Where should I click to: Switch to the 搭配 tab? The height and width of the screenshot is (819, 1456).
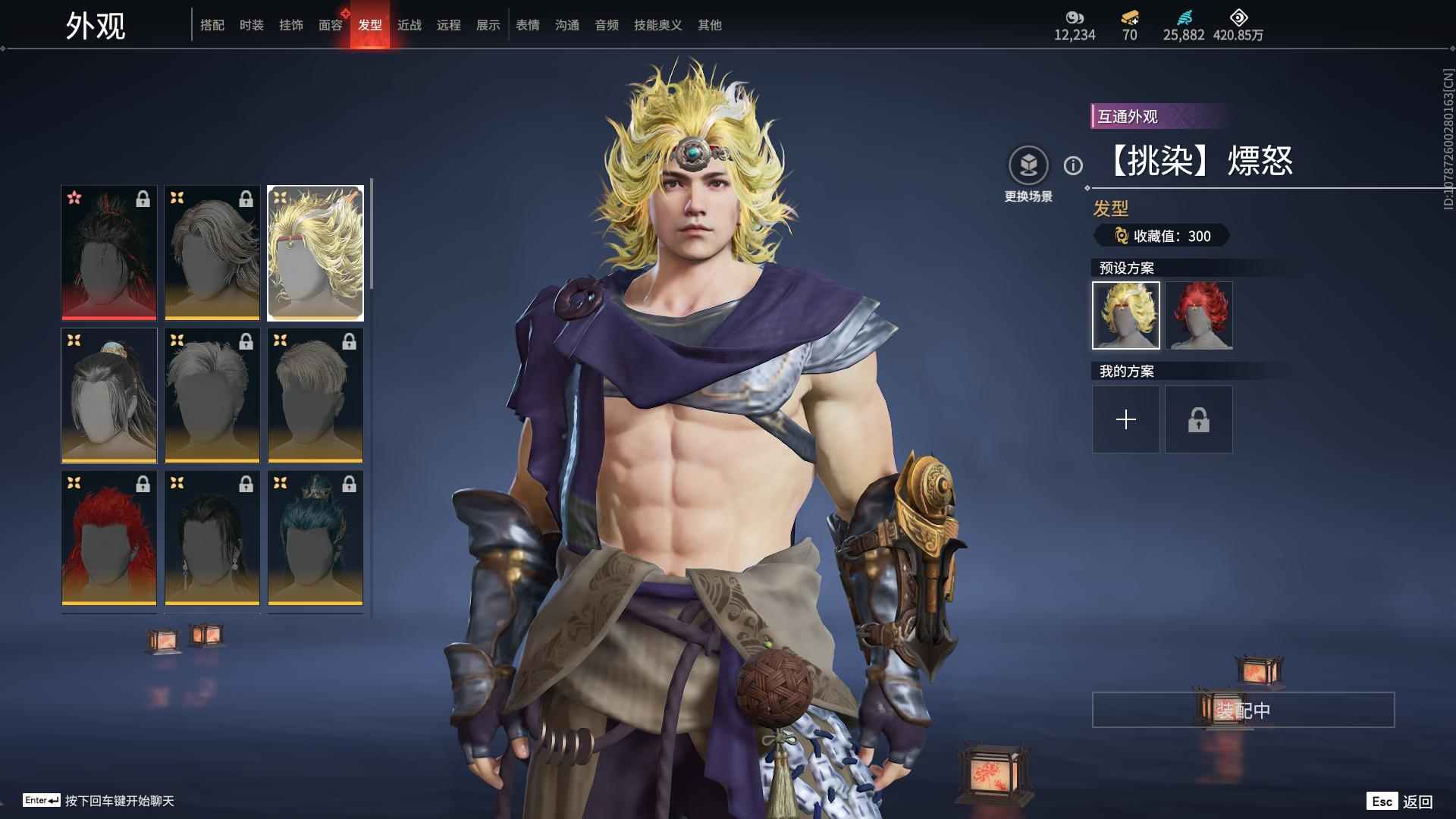[212, 25]
